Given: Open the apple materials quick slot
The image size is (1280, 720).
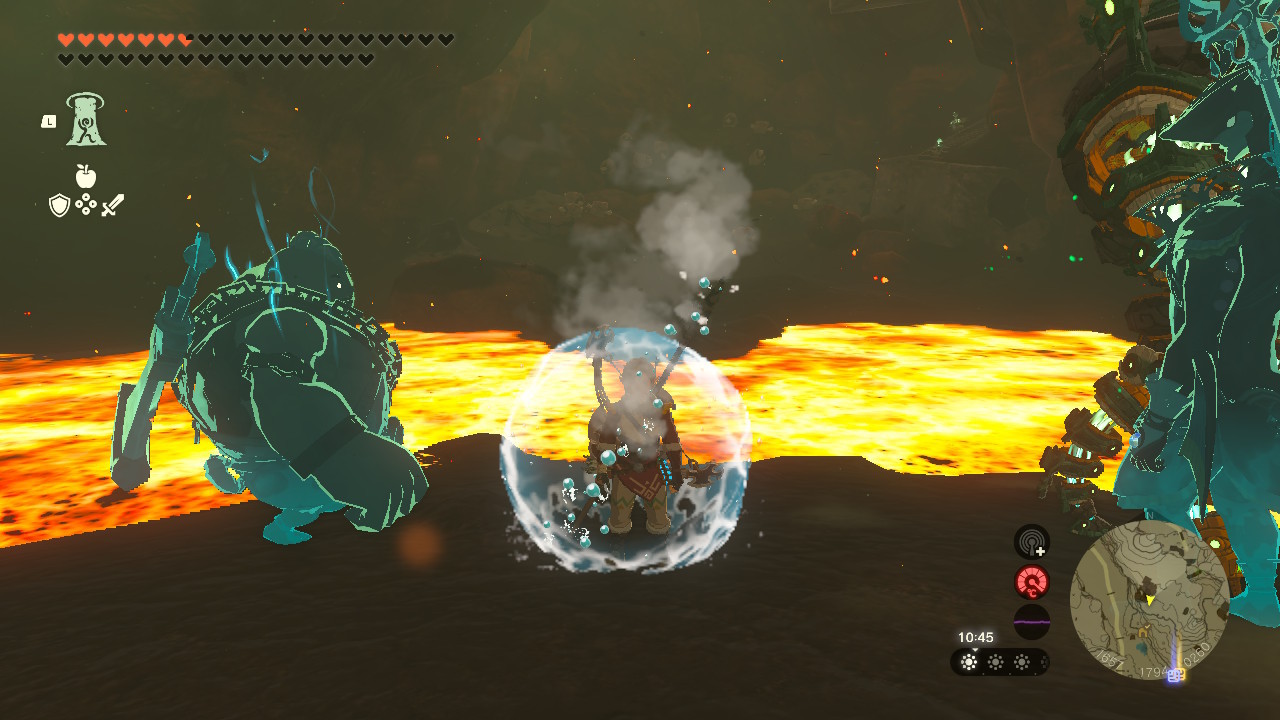Looking at the screenshot, I should pyautogui.click(x=86, y=177).
